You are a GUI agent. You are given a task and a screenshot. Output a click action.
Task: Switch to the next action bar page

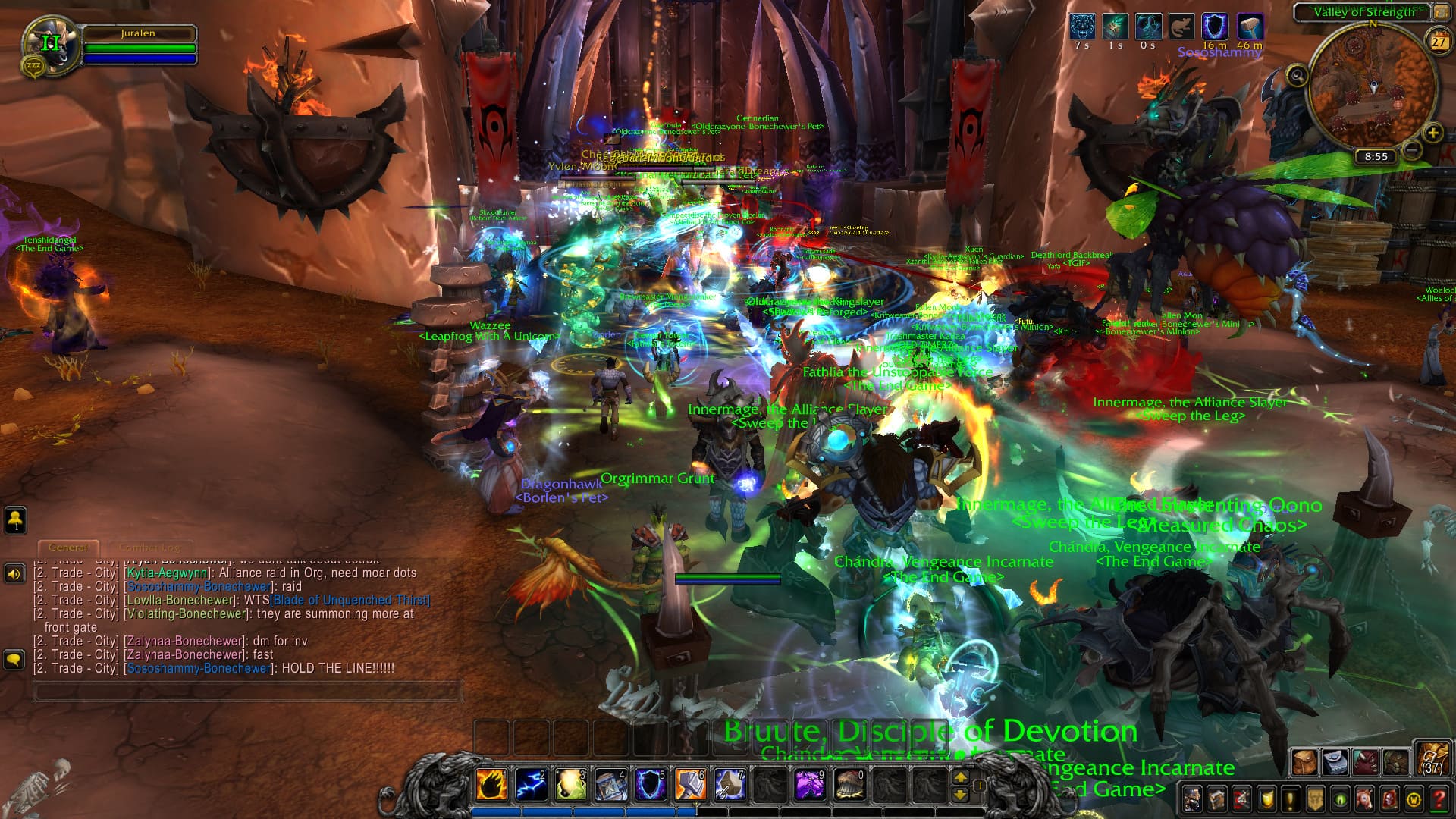coord(960,777)
